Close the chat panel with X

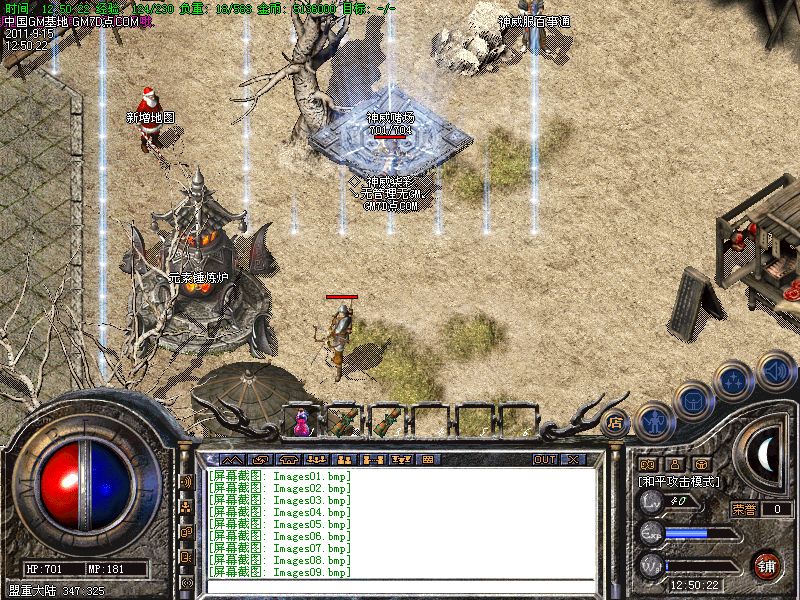[573, 460]
